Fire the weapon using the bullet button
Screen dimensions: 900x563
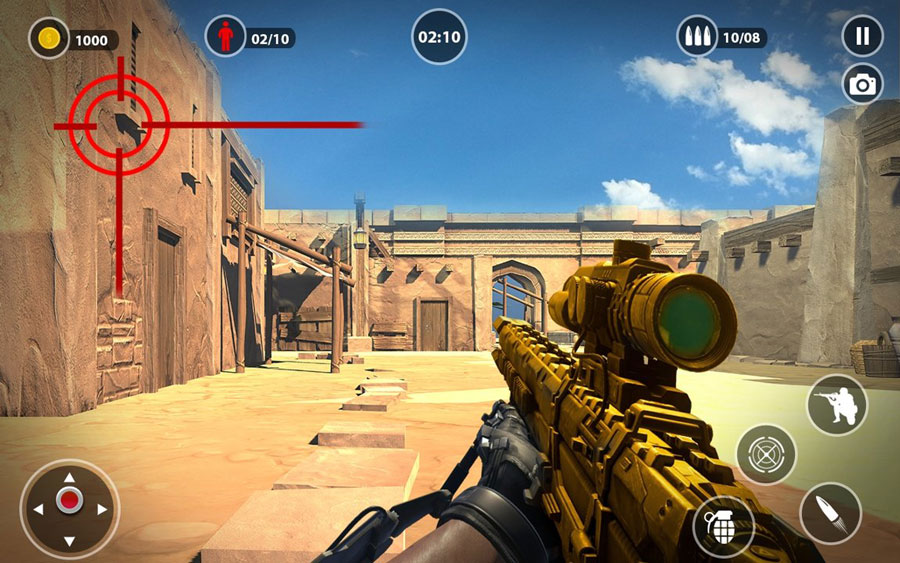click(830, 513)
